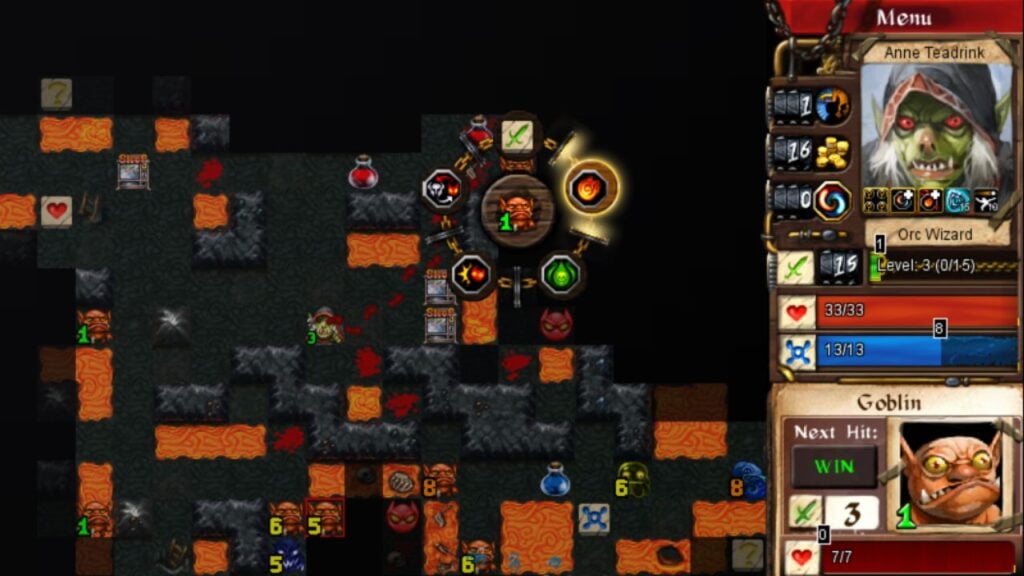Inspect the blue glyph trait with number 15

[957, 200]
